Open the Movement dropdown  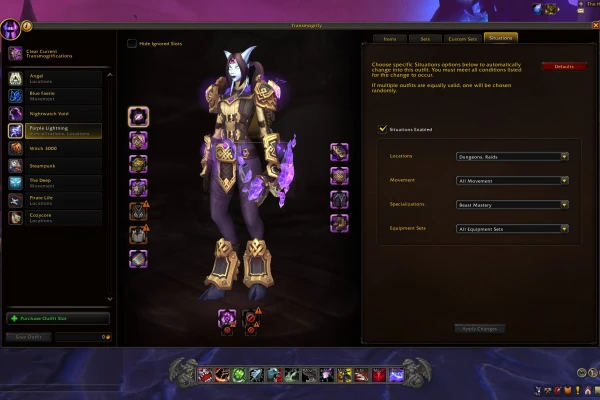tap(512, 180)
